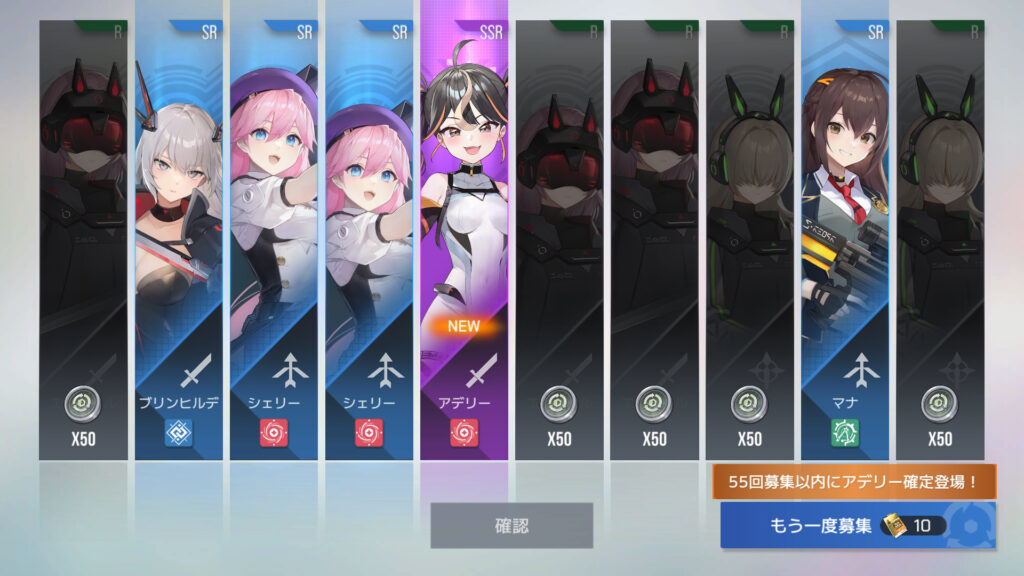Viewport: 1024px width, 576px height.
Task: Select the ブリンヒルデ SR character card
Action: pyautogui.click(x=179, y=240)
